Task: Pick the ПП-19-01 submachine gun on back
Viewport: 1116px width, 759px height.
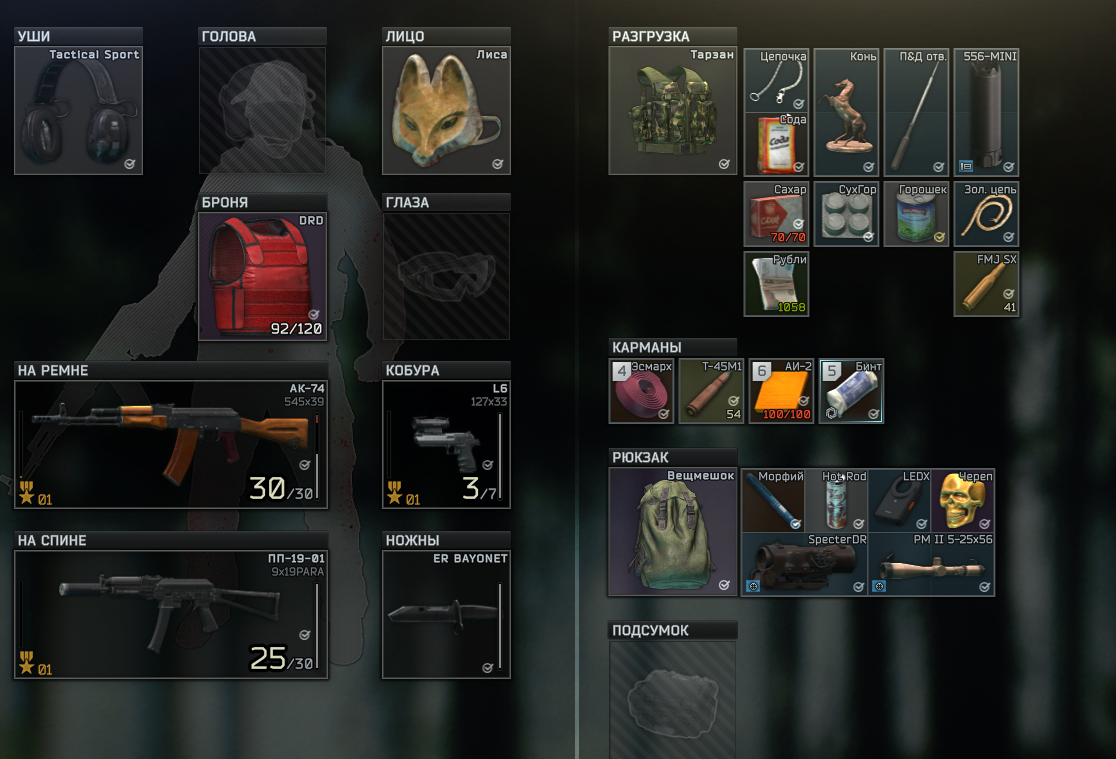Action: [x=171, y=615]
